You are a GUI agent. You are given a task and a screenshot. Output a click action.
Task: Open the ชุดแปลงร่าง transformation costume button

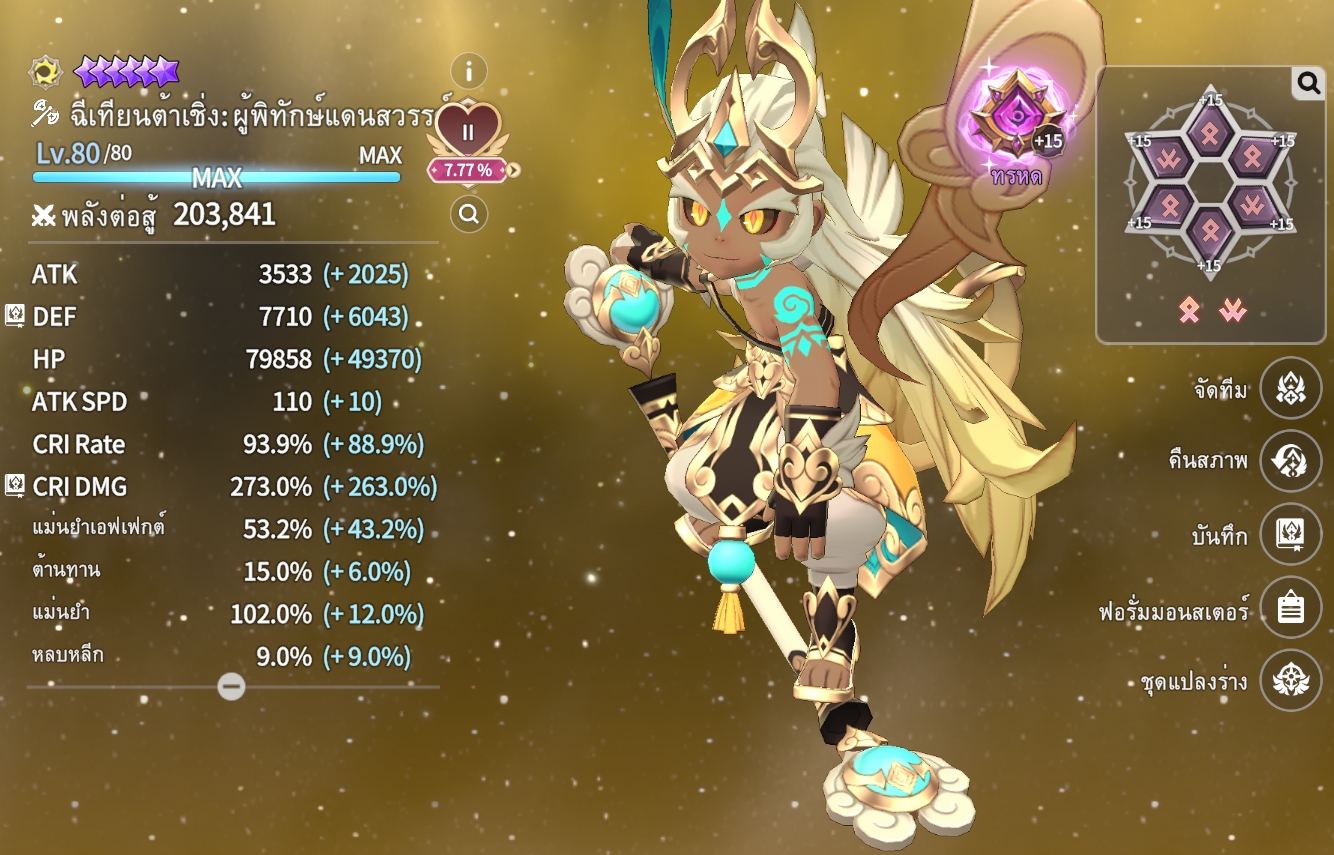1290,681
